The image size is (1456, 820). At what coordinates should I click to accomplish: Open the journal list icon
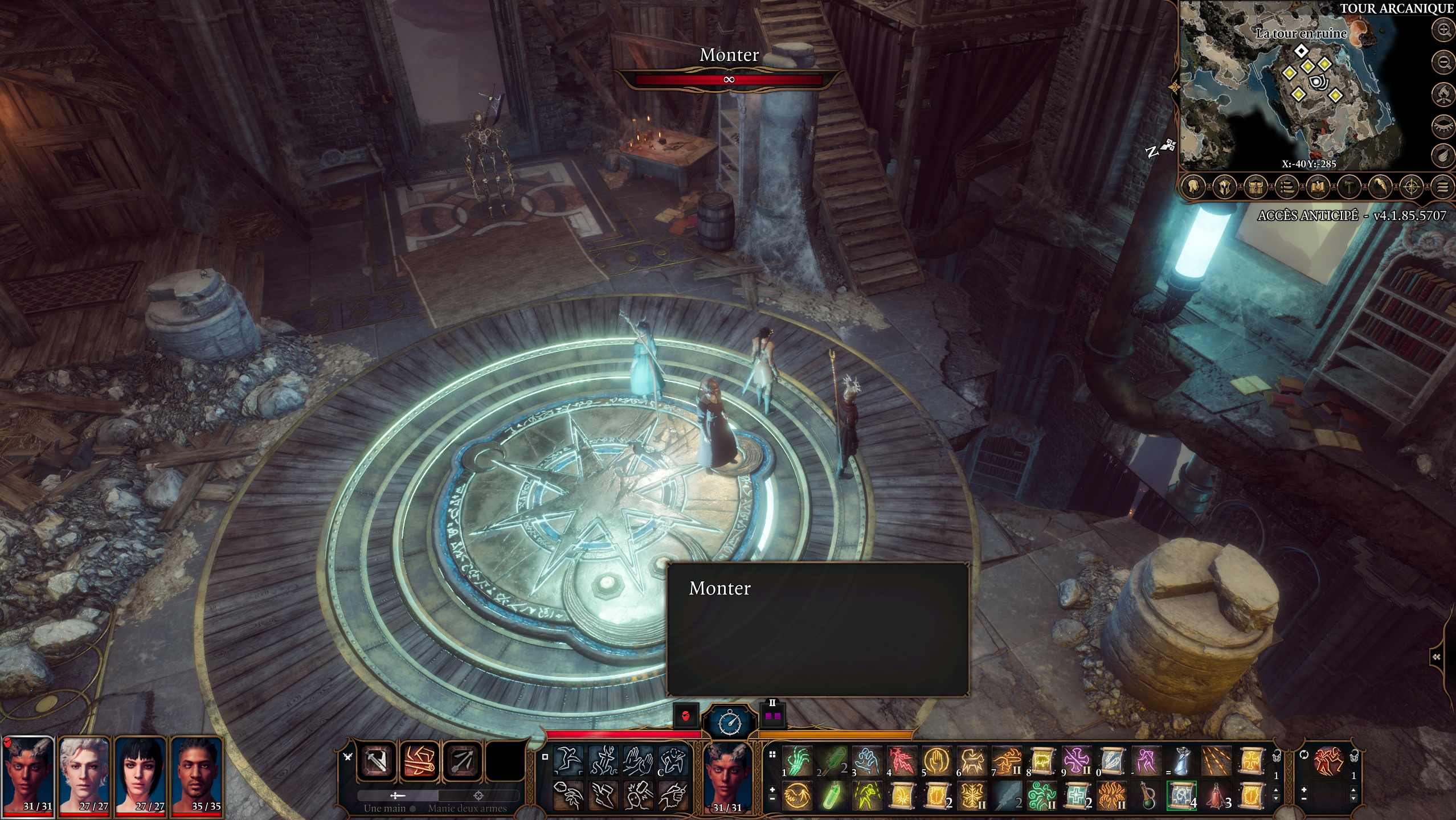coord(1286,186)
